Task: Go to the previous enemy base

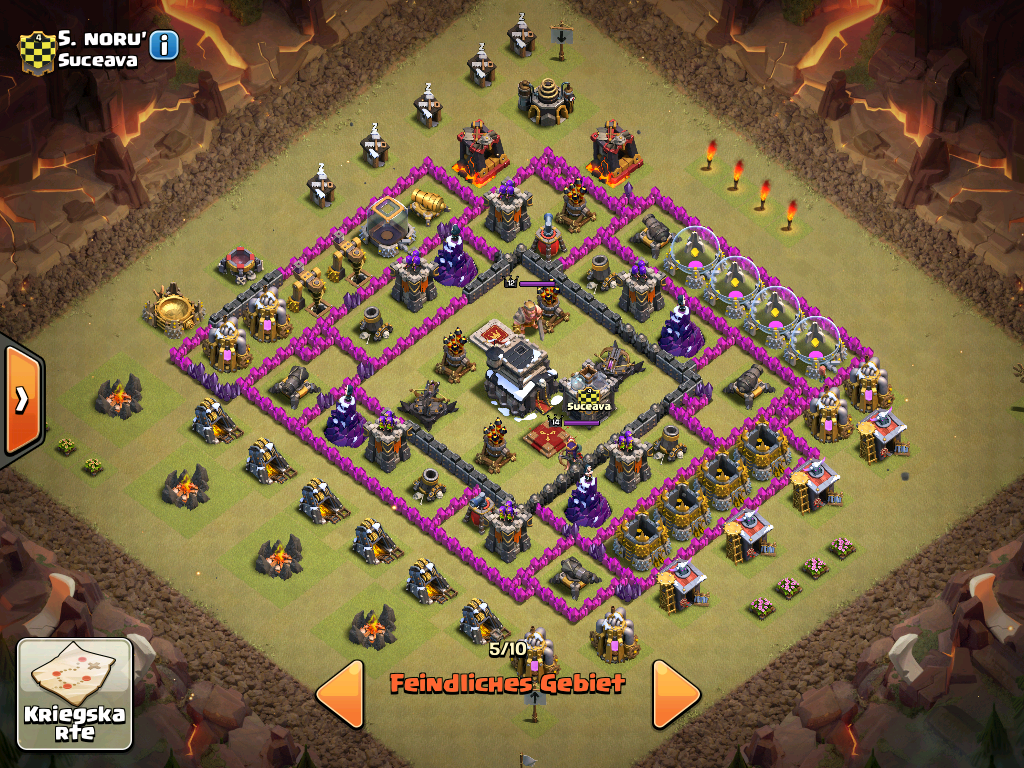Action: pos(340,693)
